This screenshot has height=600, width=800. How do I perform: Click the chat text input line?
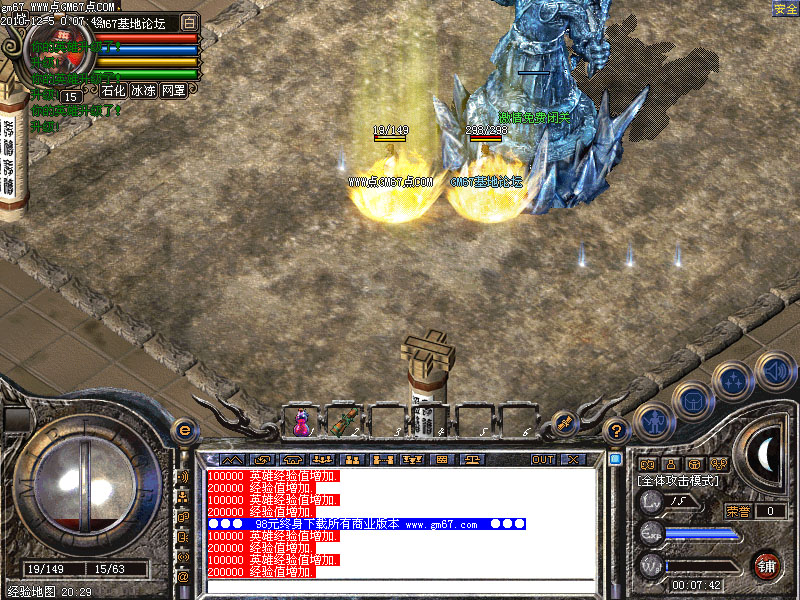[400, 585]
